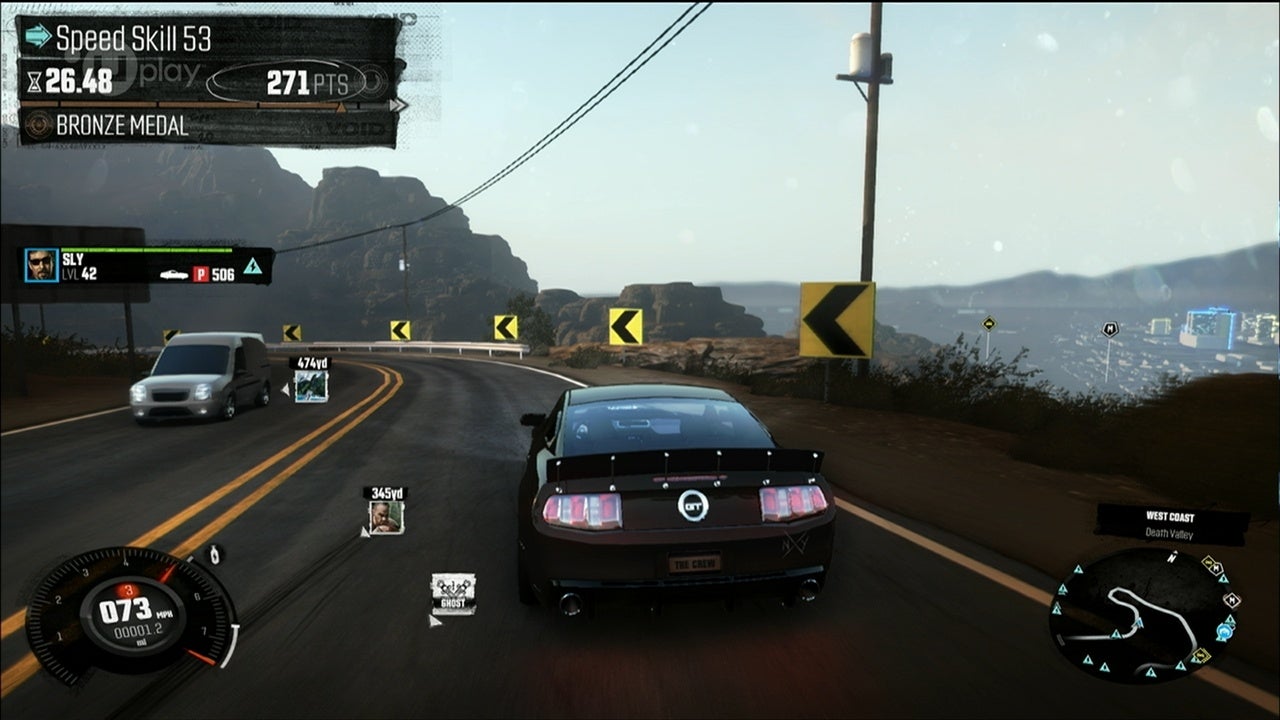Image resolution: width=1280 pixels, height=720 pixels.
Task: Click the West Coast Death Valley label
Action: [x=1171, y=524]
